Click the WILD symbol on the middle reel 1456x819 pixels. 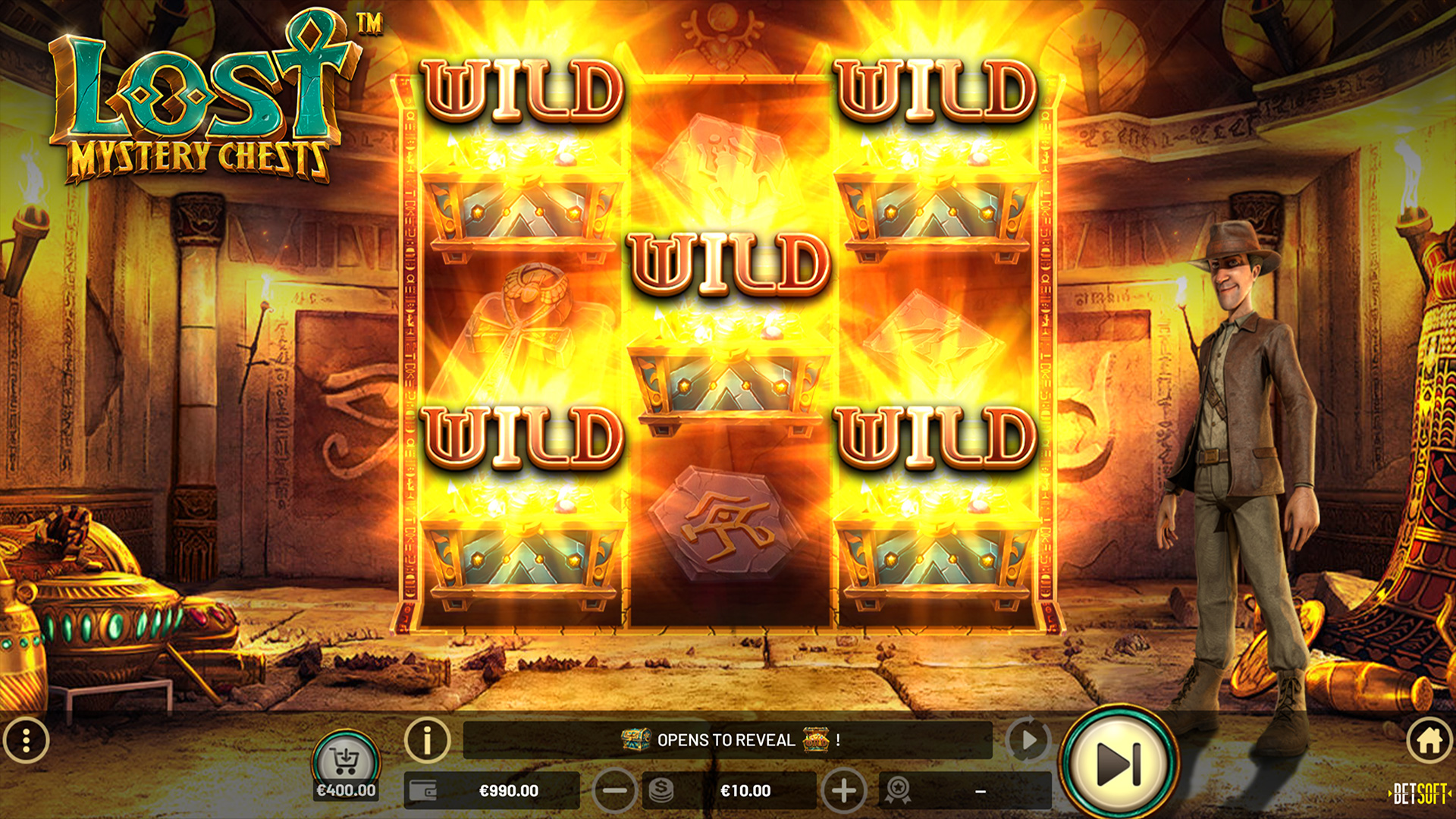point(730,264)
